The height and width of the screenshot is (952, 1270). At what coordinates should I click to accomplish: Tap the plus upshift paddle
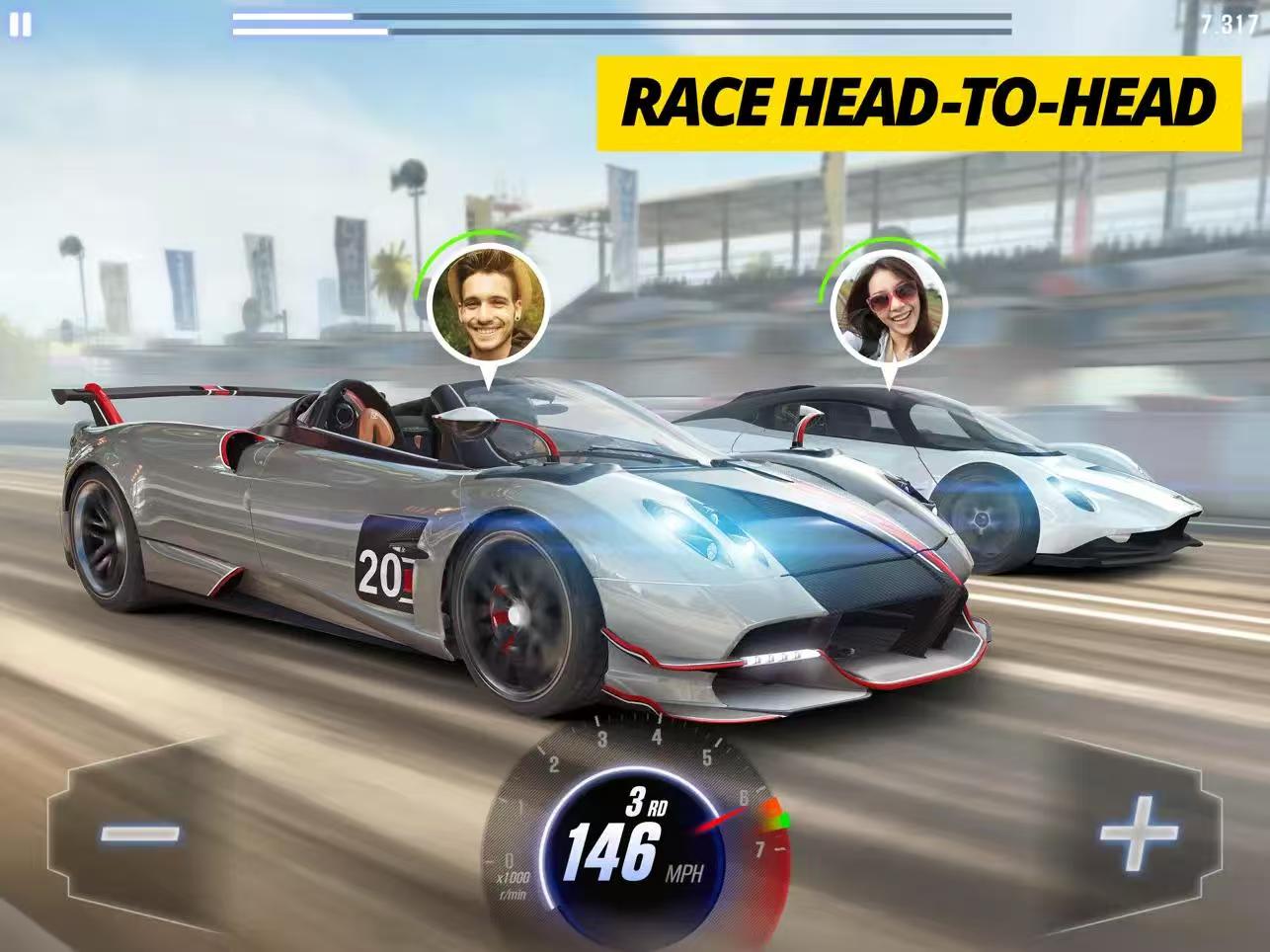(1139, 833)
